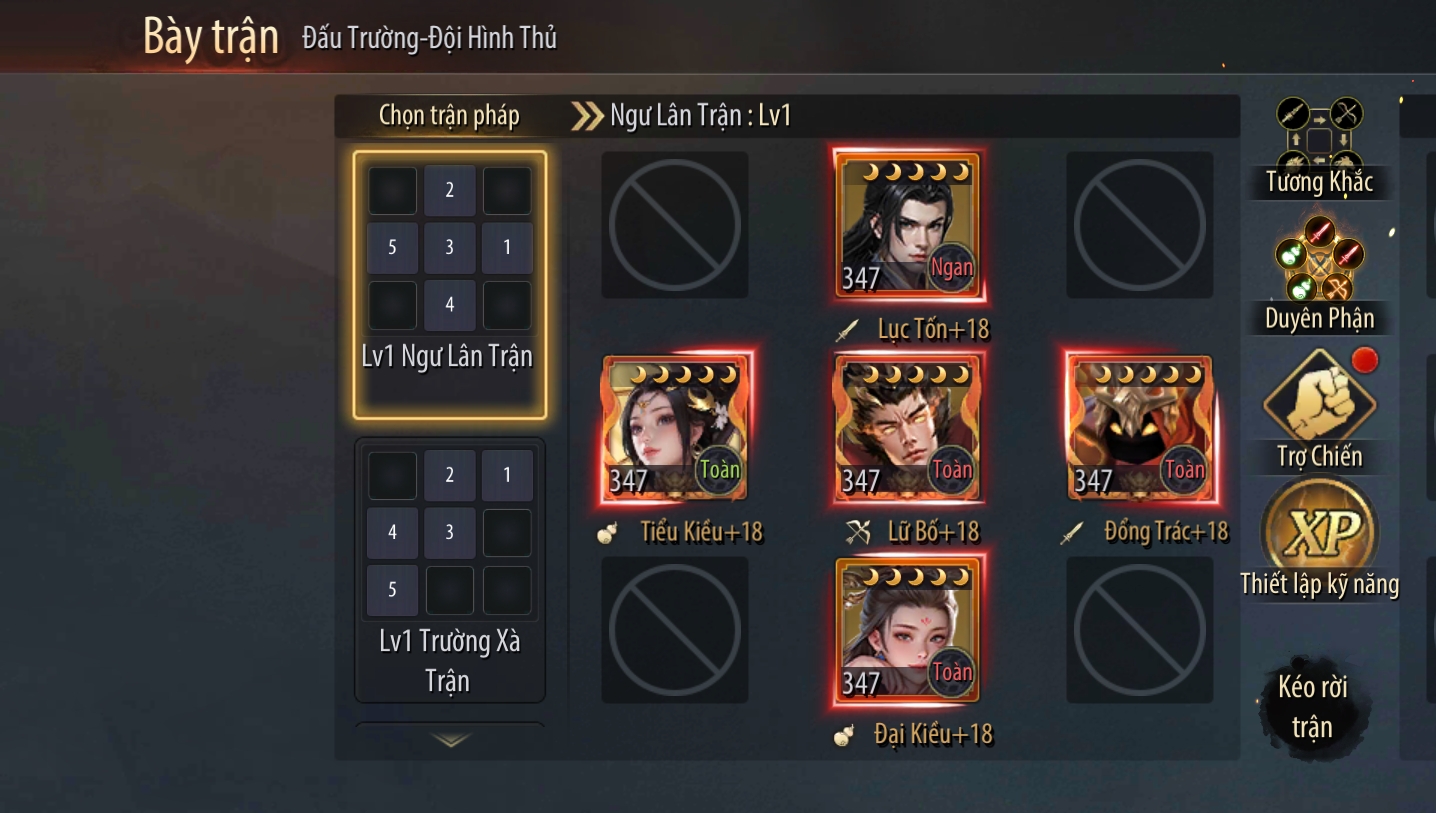Open the Duyên Phận bonds panel
The height and width of the screenshot is (813, 1436).
coord(1319,273)
